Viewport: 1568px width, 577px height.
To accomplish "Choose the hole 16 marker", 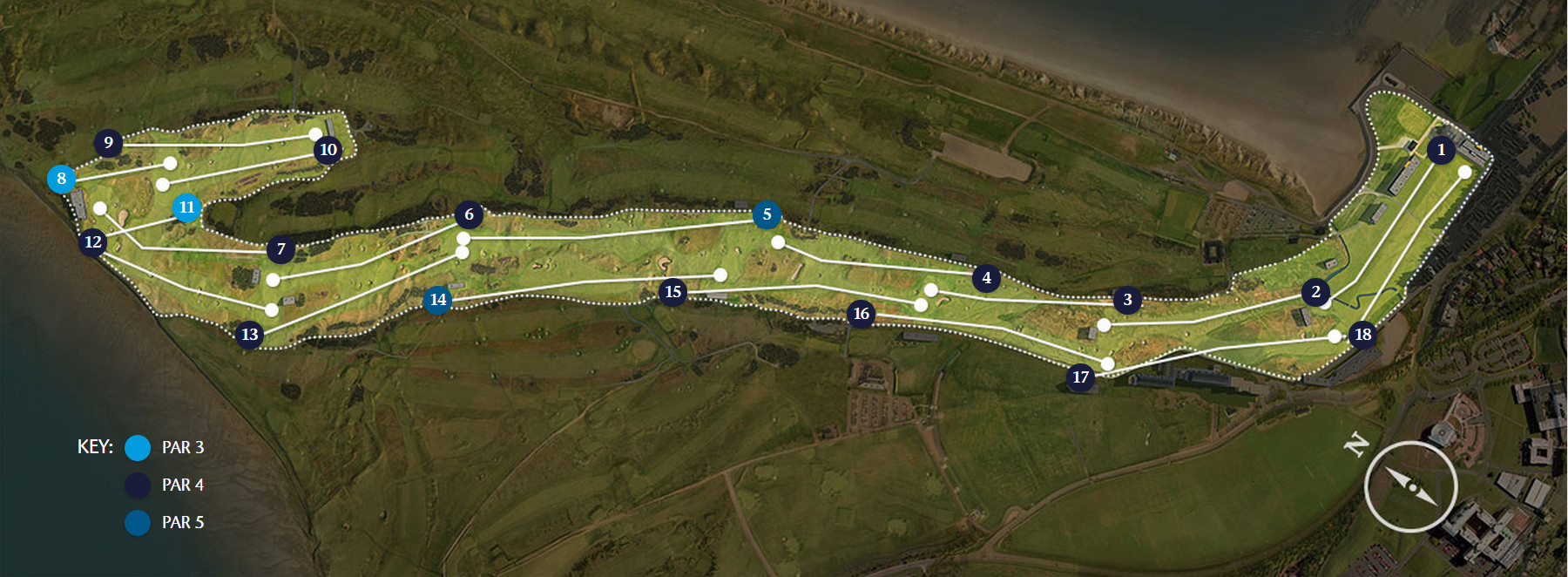I will click(861, 314).
